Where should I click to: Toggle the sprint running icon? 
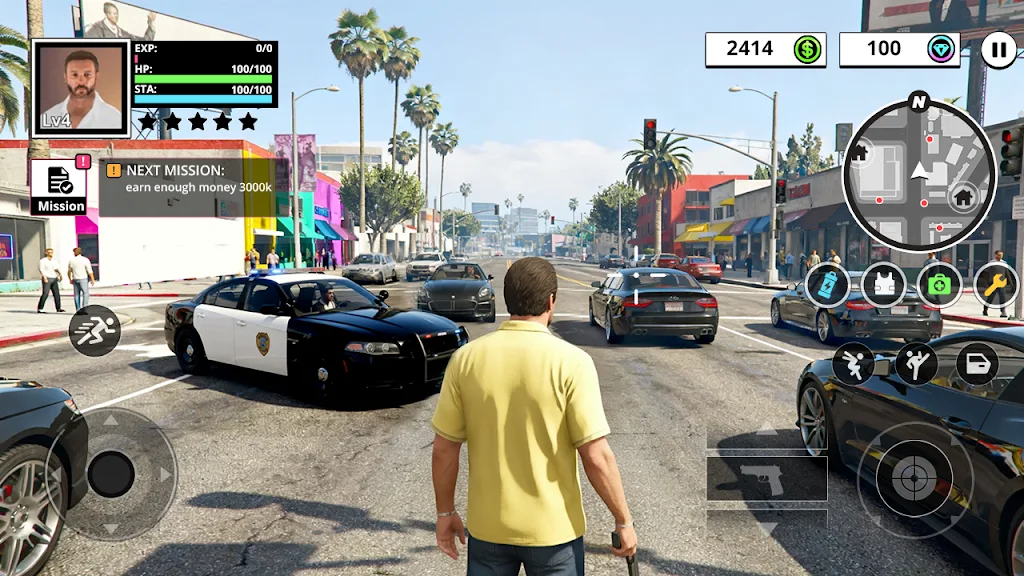coord(94,331)
